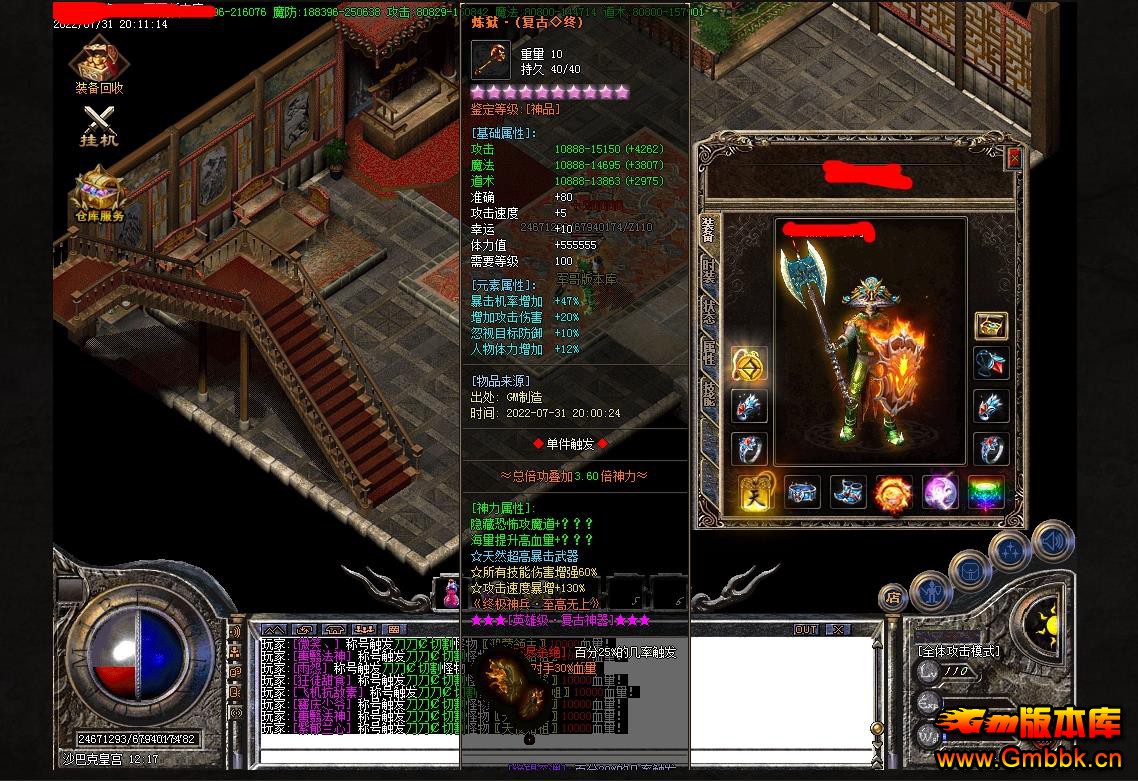Select the blue boots equipment slot
This screenshot has height=781, width=1138.
pos(848,492)
